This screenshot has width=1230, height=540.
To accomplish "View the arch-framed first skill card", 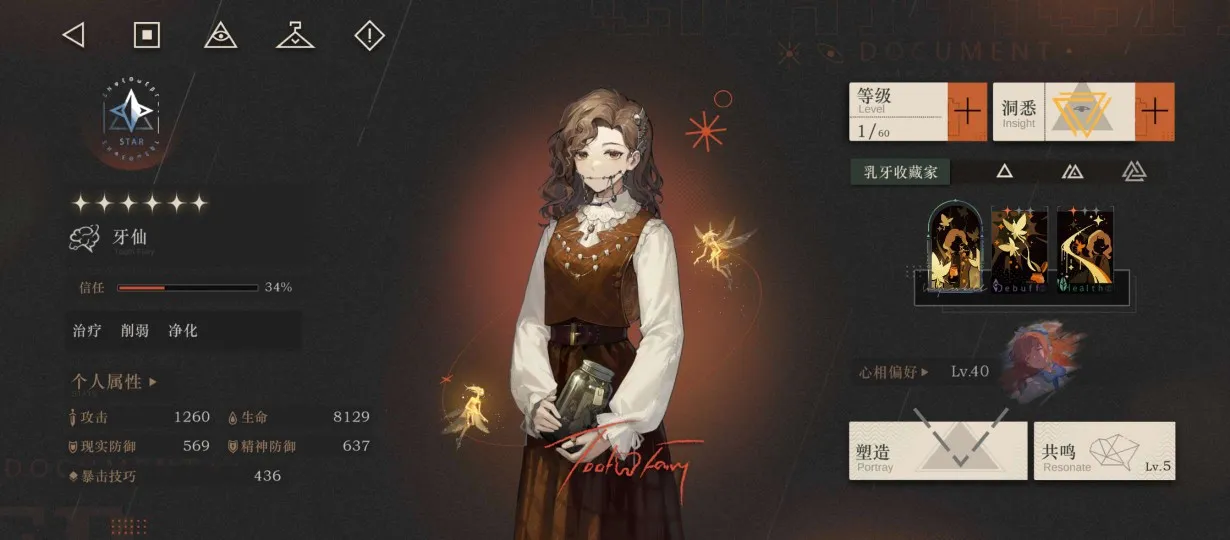I will tap(956, 246).
